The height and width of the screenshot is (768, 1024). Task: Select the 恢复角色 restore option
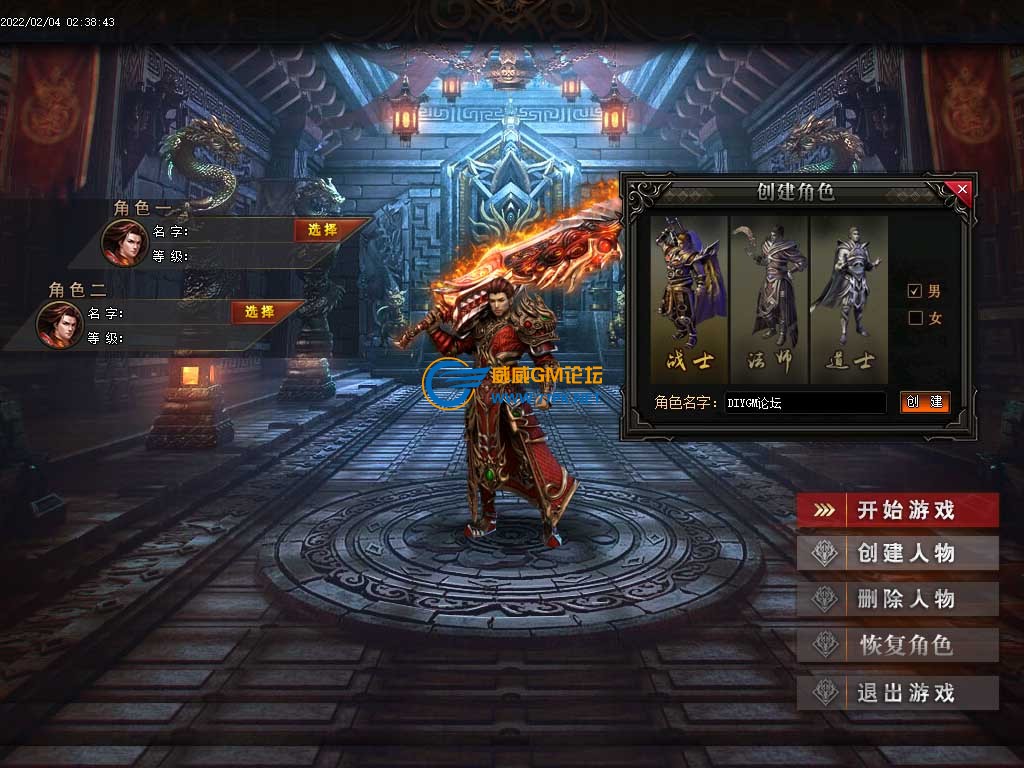tap(897, 645)
